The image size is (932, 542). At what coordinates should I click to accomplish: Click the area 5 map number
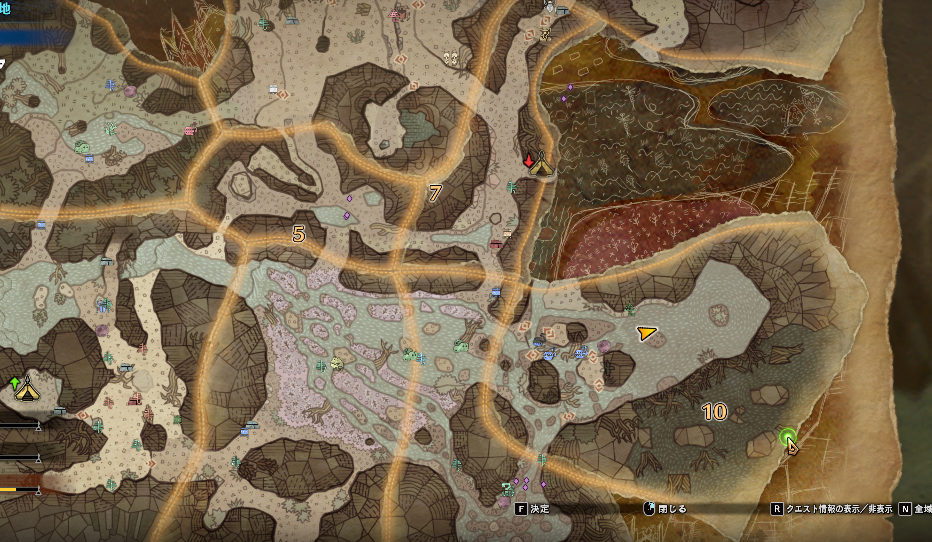pyautogui.click(x=298, y=234)
